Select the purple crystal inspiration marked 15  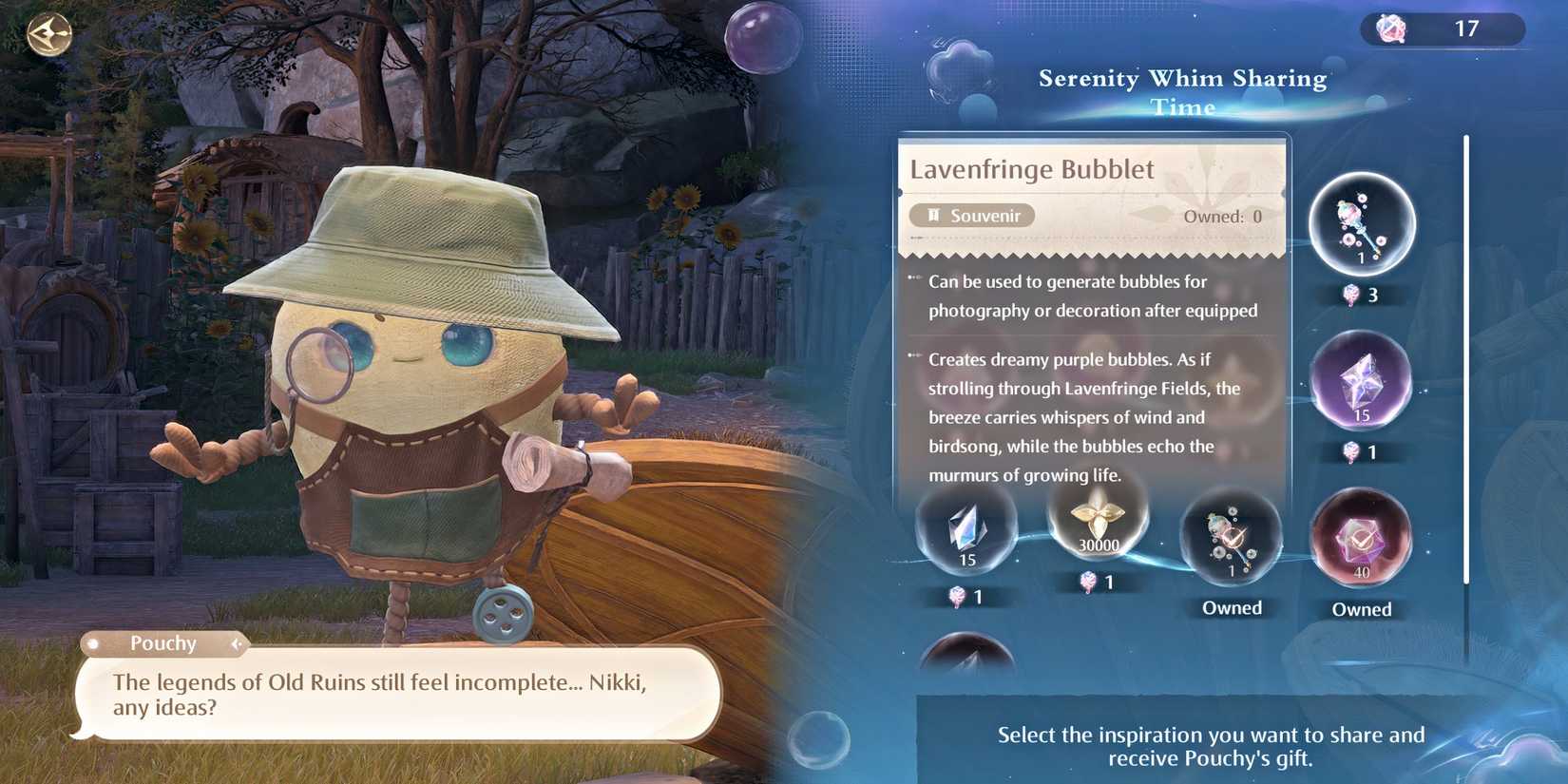pyautogui.click(x=1361, y=384)
